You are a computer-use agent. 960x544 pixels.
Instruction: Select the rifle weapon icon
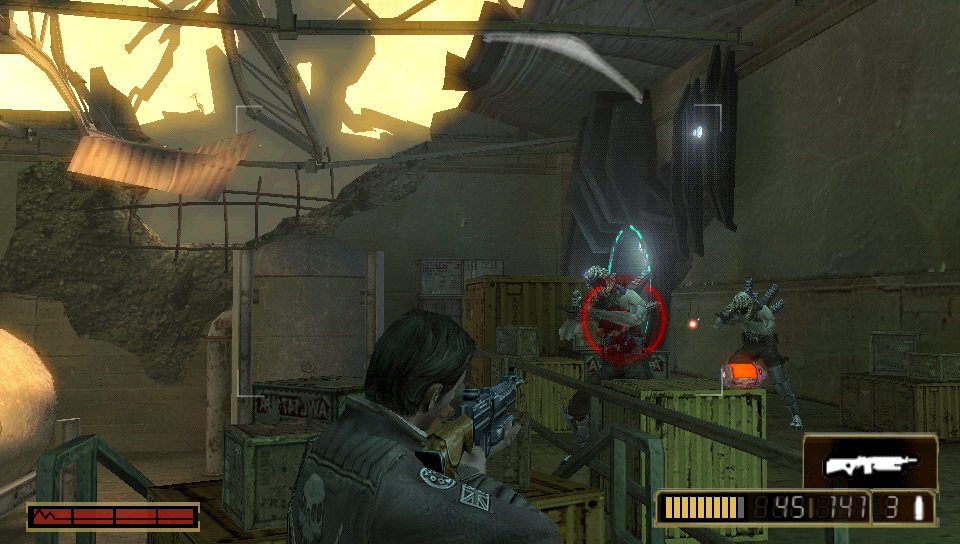pyautogui.click(x=868, y=463)
